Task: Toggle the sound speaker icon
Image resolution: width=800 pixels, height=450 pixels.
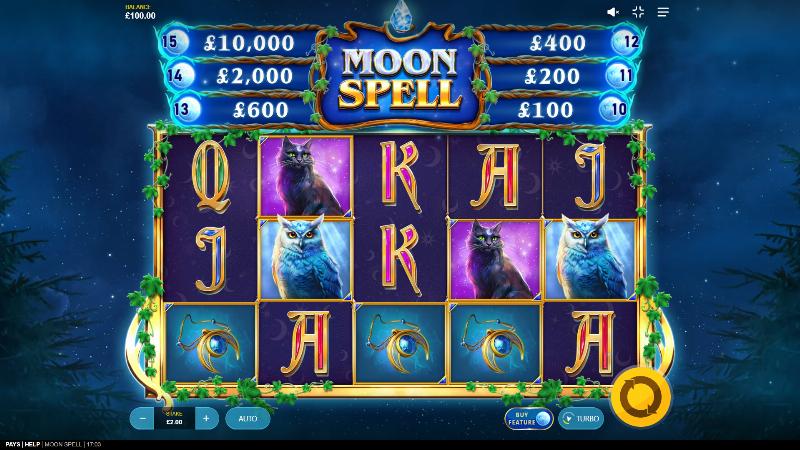Action: point(613,12)
